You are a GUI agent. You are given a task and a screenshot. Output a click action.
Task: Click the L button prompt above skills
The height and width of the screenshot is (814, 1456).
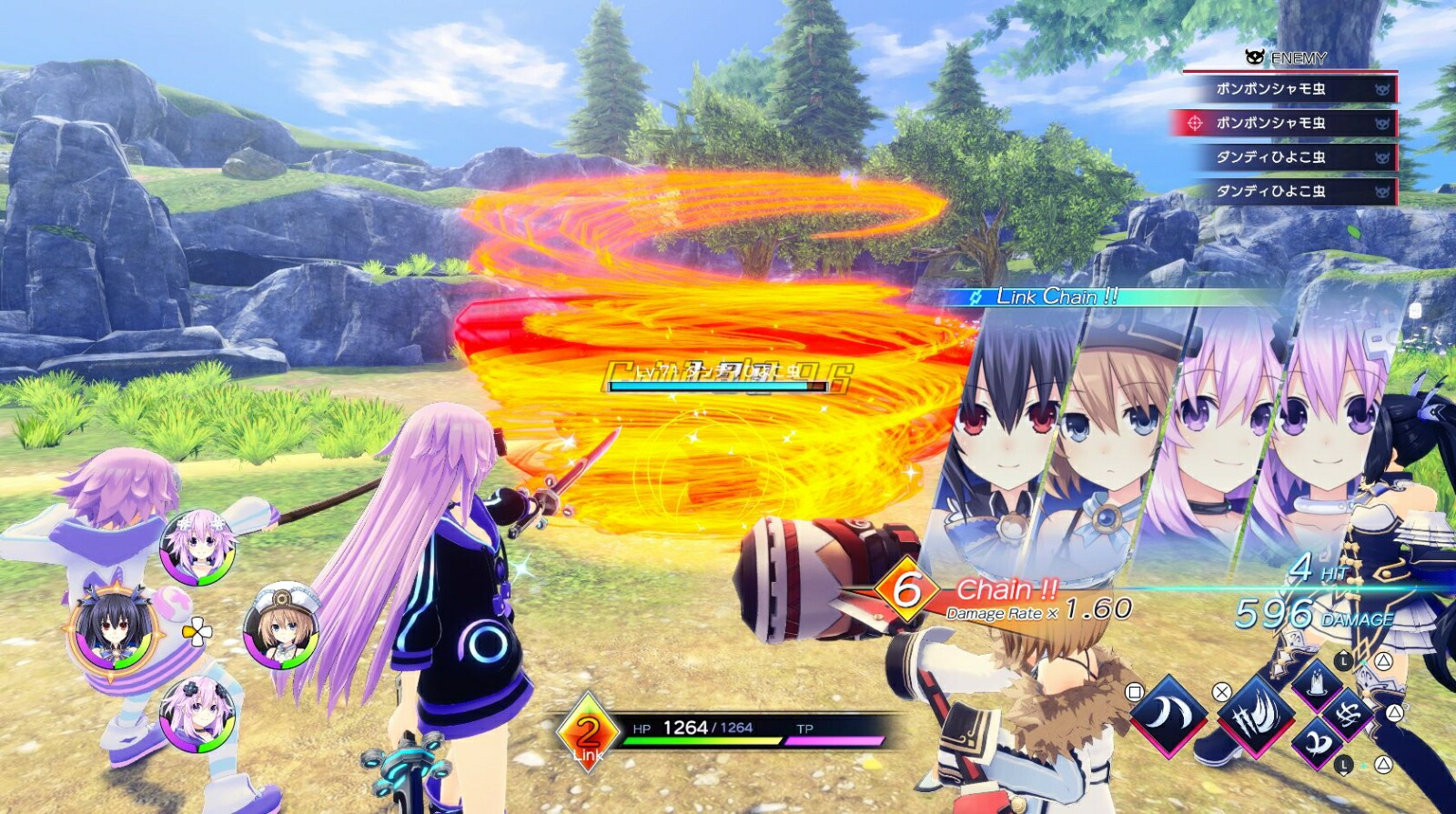(x=1342, y=661)
